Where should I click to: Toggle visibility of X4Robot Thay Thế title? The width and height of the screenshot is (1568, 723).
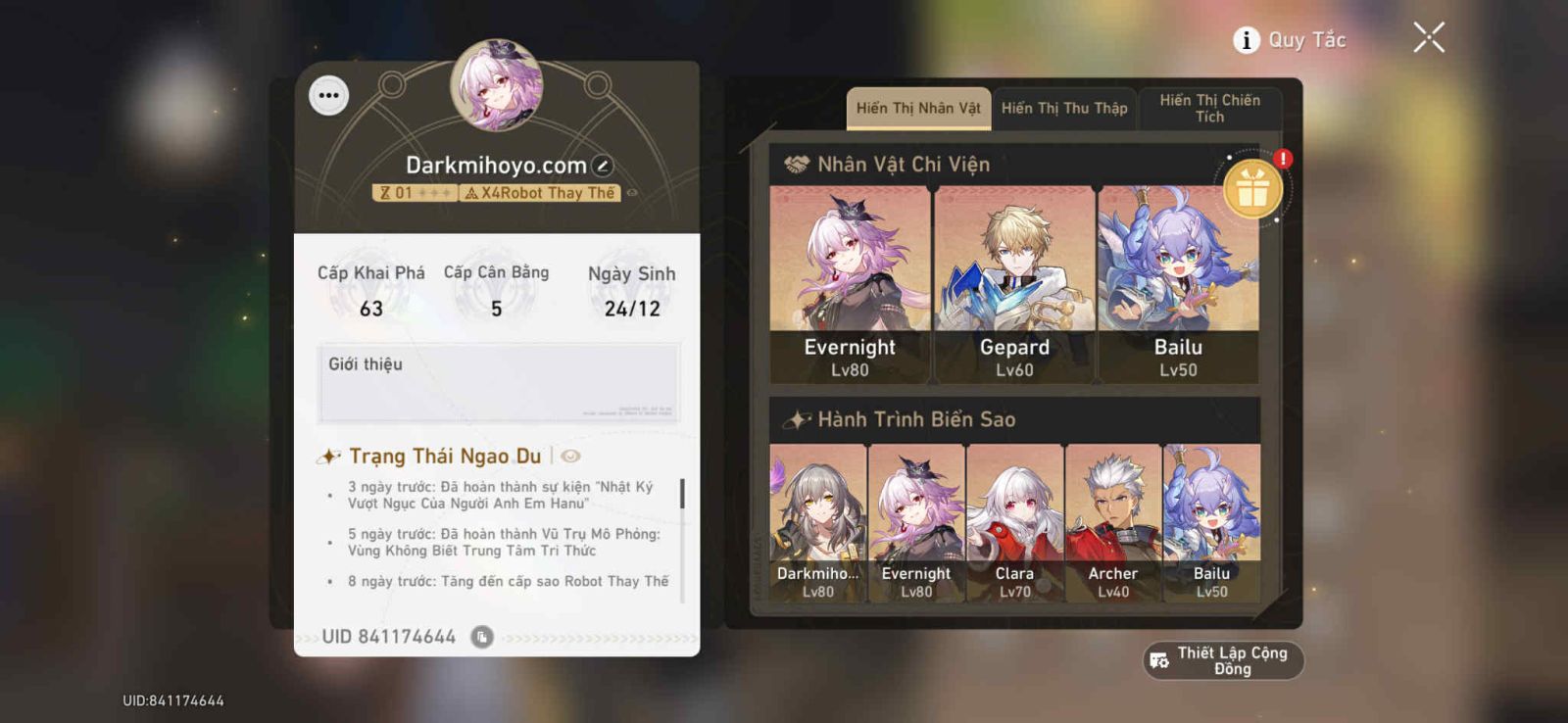click(633, 192)
